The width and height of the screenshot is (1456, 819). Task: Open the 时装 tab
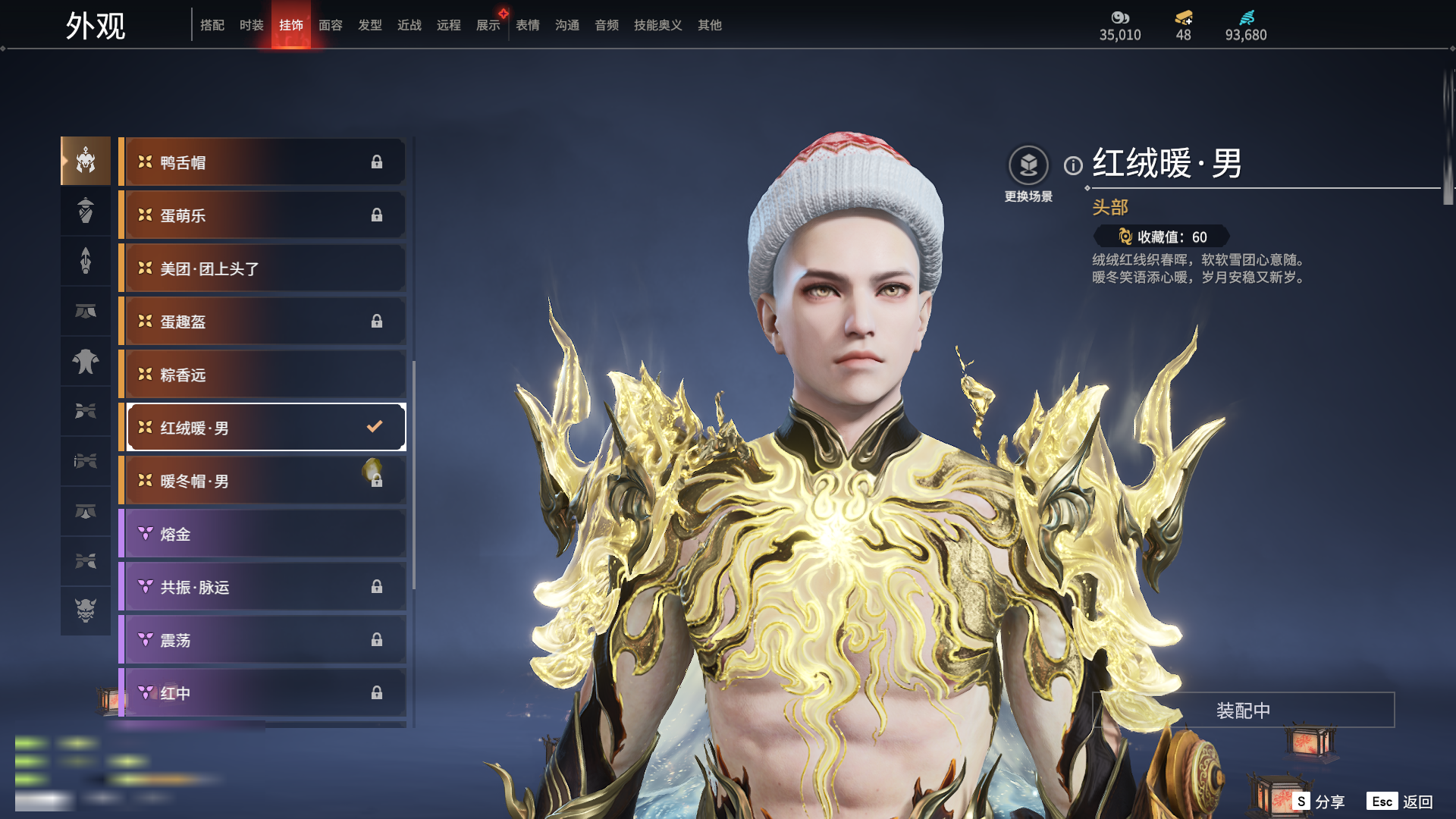click(x=252, y=25)
